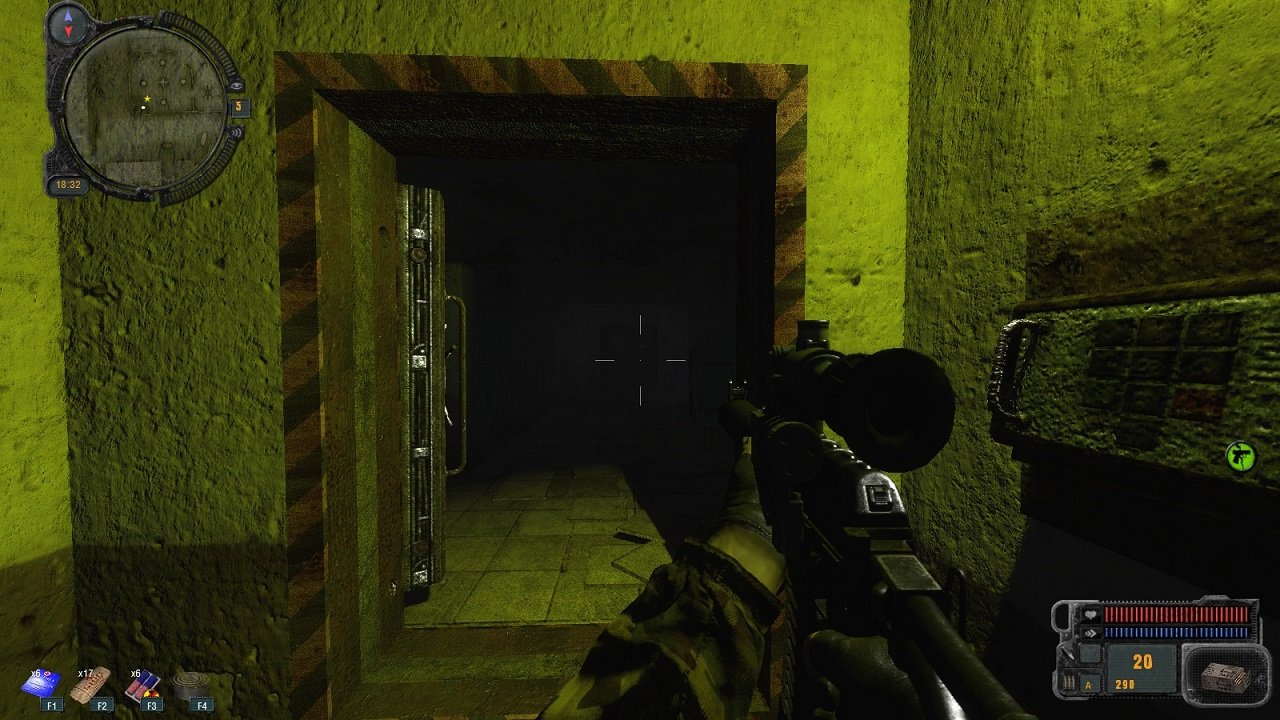This screenshot has height=720, width=1280.
Task: Toggle the compass needle above the minimap
Action: click(67, 22)
